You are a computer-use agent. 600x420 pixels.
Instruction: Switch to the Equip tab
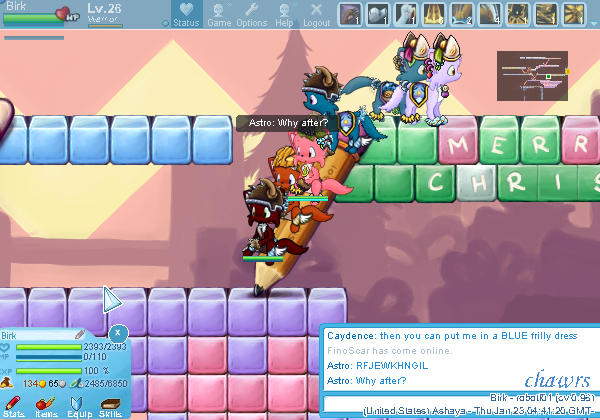(79, 405)
